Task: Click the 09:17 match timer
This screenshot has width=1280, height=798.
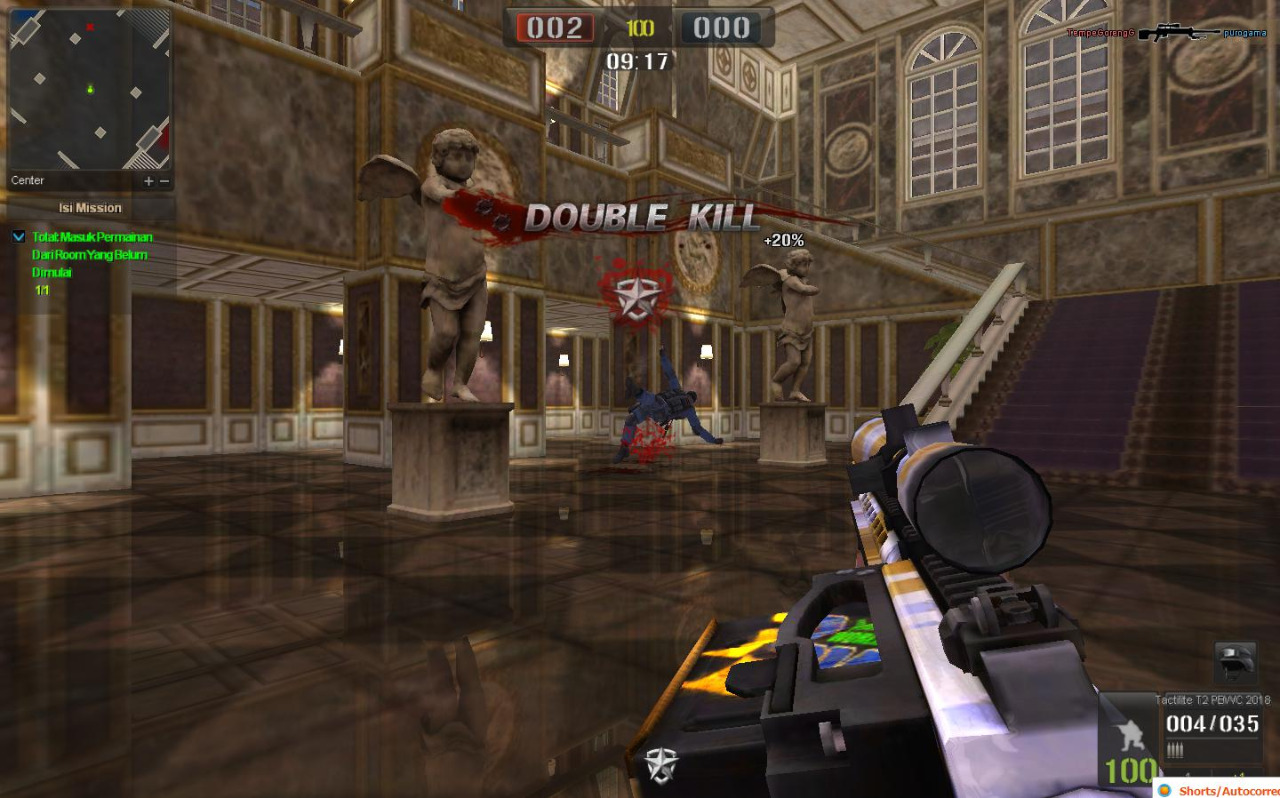Action: pyautogui.click(x=637, y=58)
